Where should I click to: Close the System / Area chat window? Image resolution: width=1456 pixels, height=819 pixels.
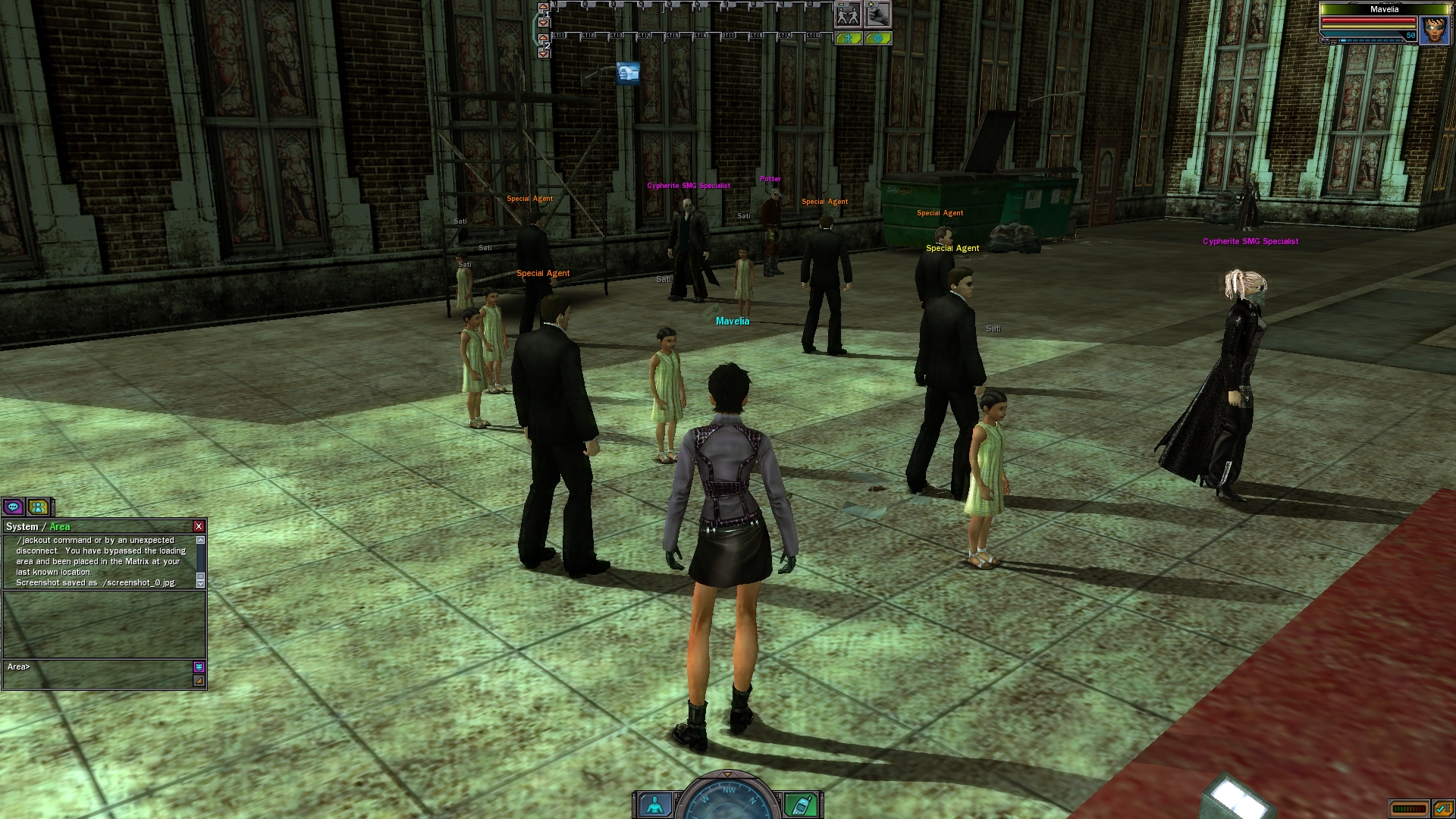coord(199,526)
